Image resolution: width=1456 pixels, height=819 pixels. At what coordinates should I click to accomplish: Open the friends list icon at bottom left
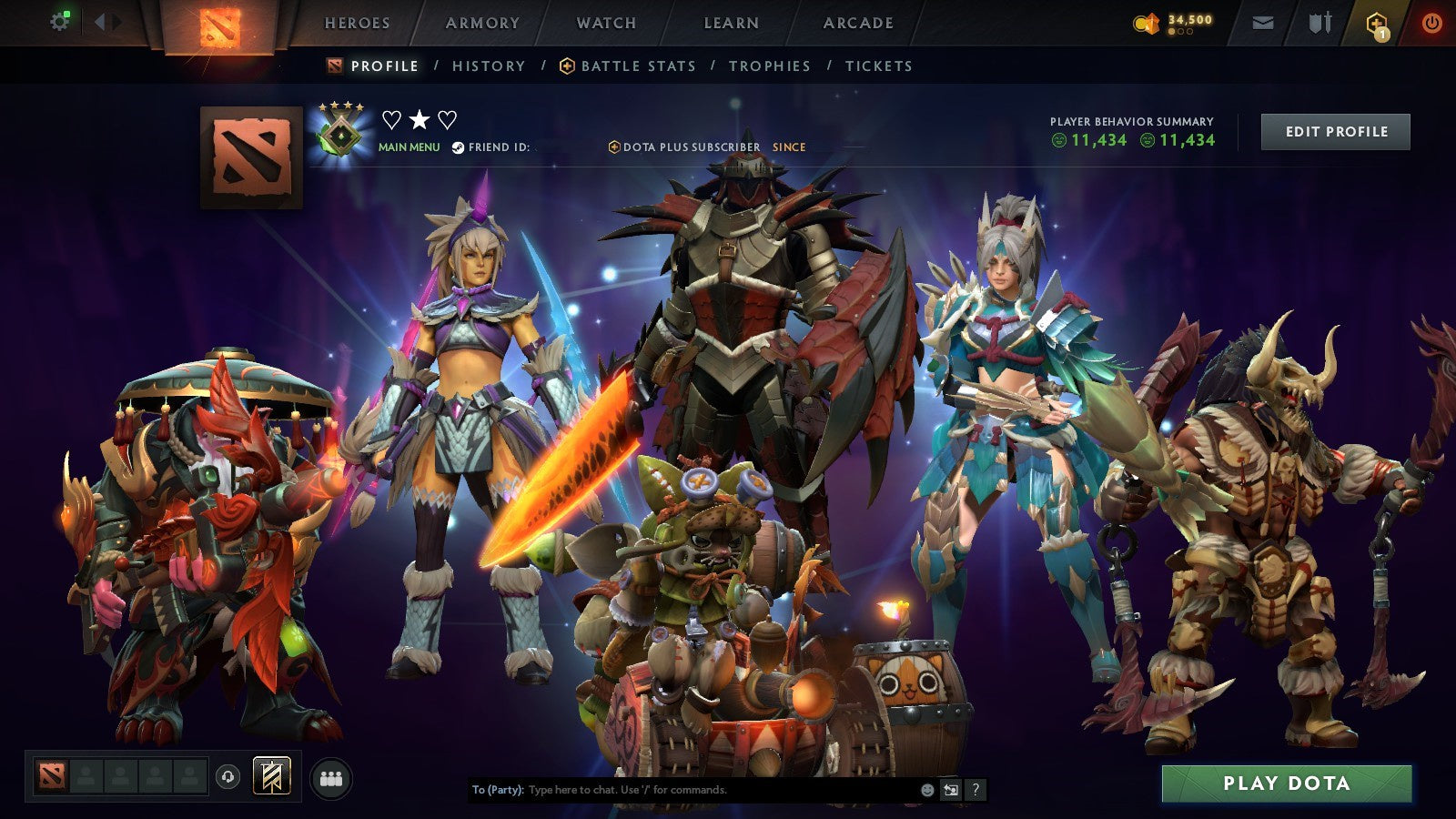[x=332, y=776]
